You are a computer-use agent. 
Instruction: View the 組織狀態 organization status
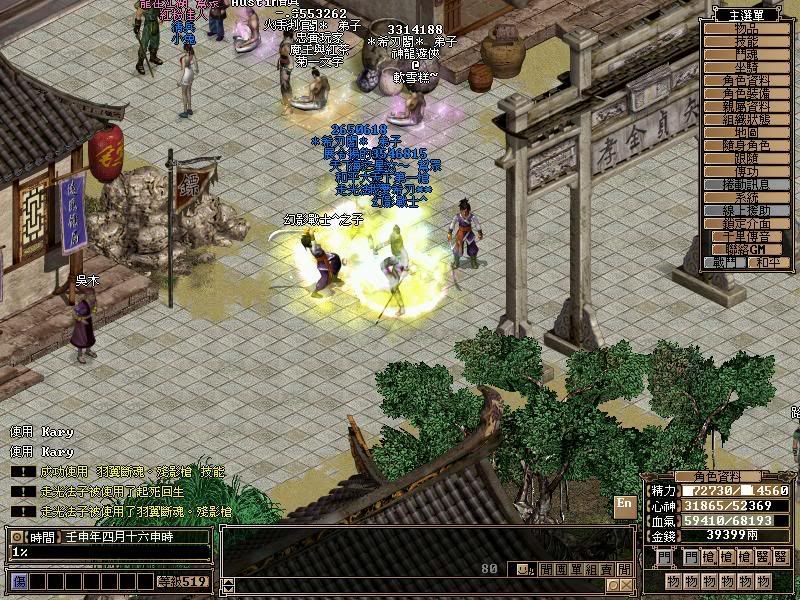[747, 119]
